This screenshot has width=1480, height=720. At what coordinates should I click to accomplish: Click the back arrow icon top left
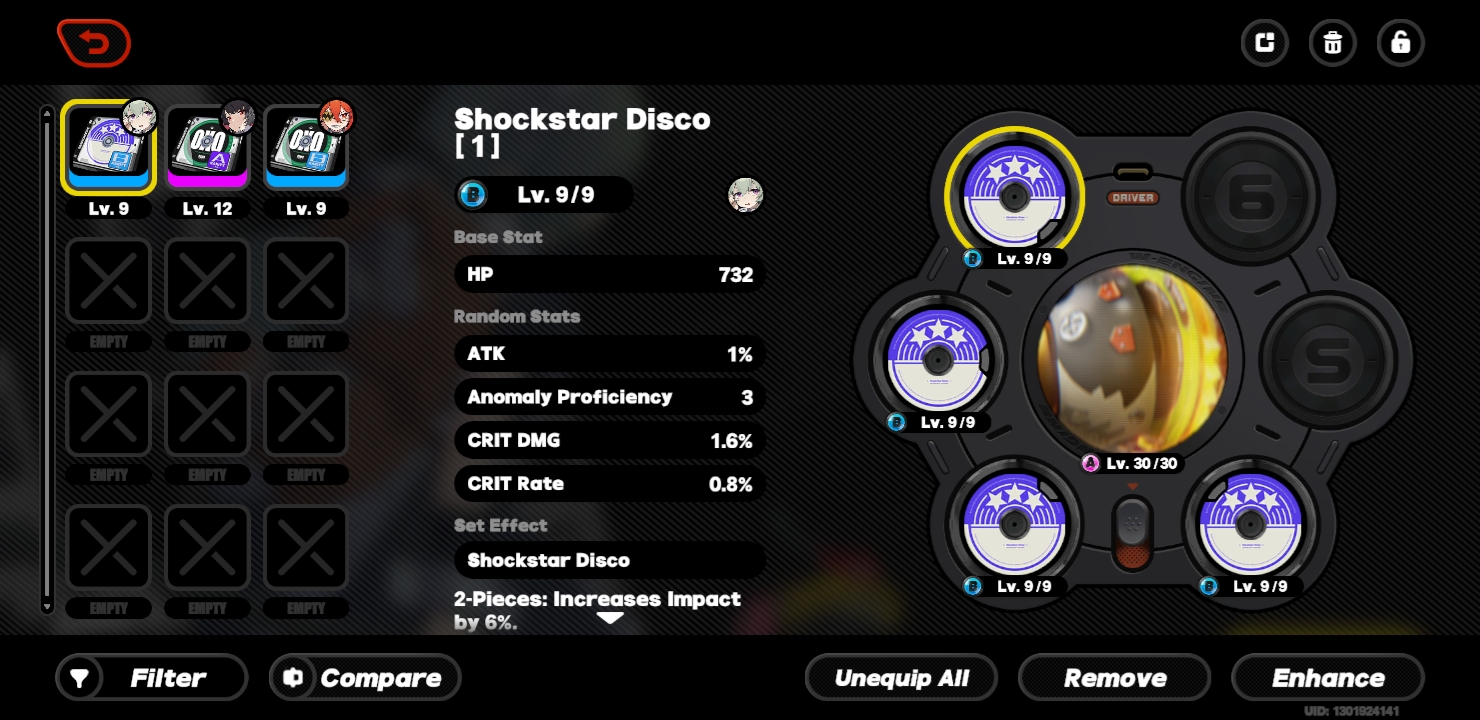[x=94, y=43]
